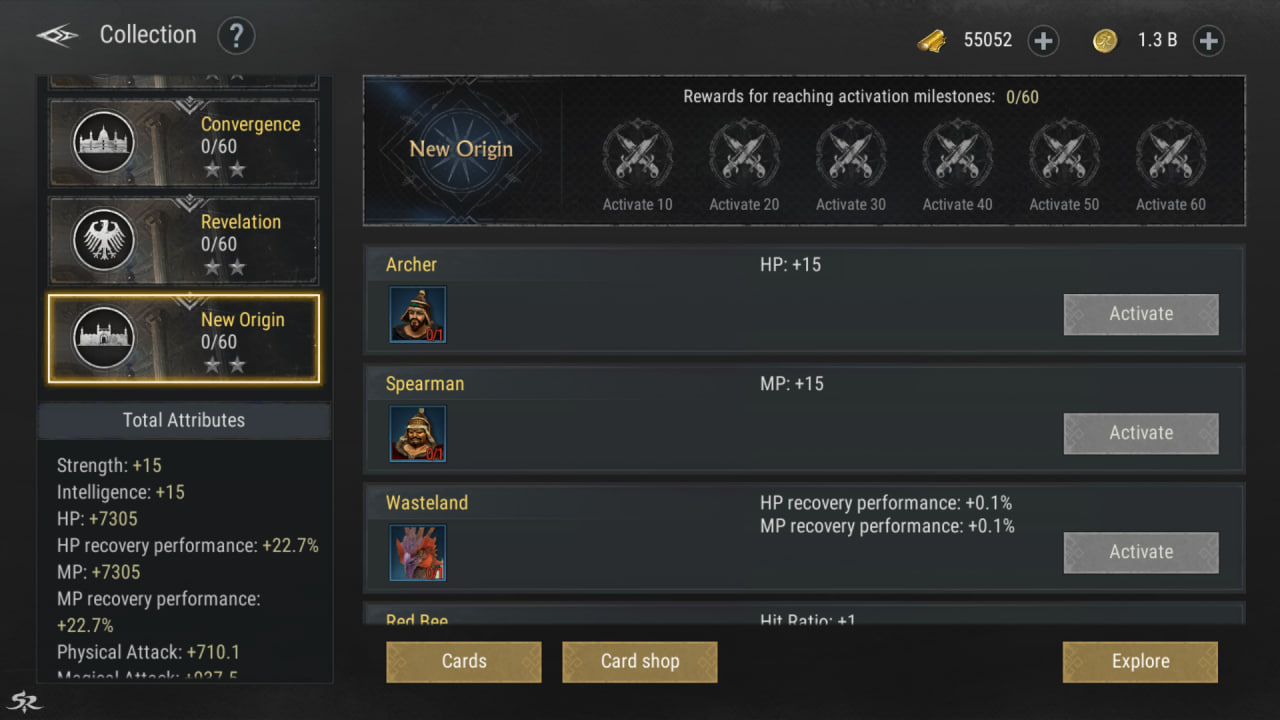Select the Revelation collection
1280x720 pixels.
pyautogui.click(x=184, y=241)
